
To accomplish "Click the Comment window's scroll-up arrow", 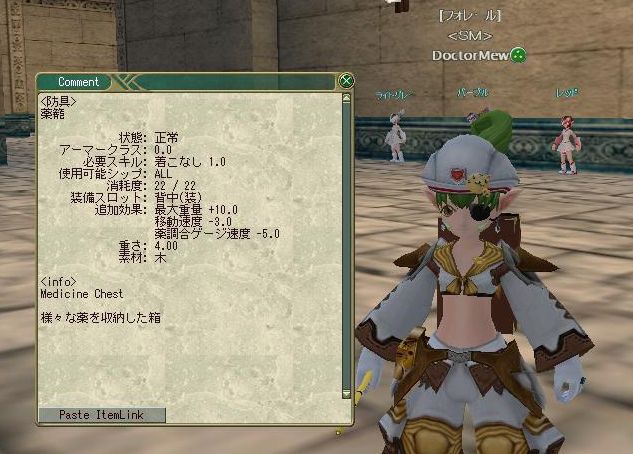I will pyautogui.click(x=346, y=98).
